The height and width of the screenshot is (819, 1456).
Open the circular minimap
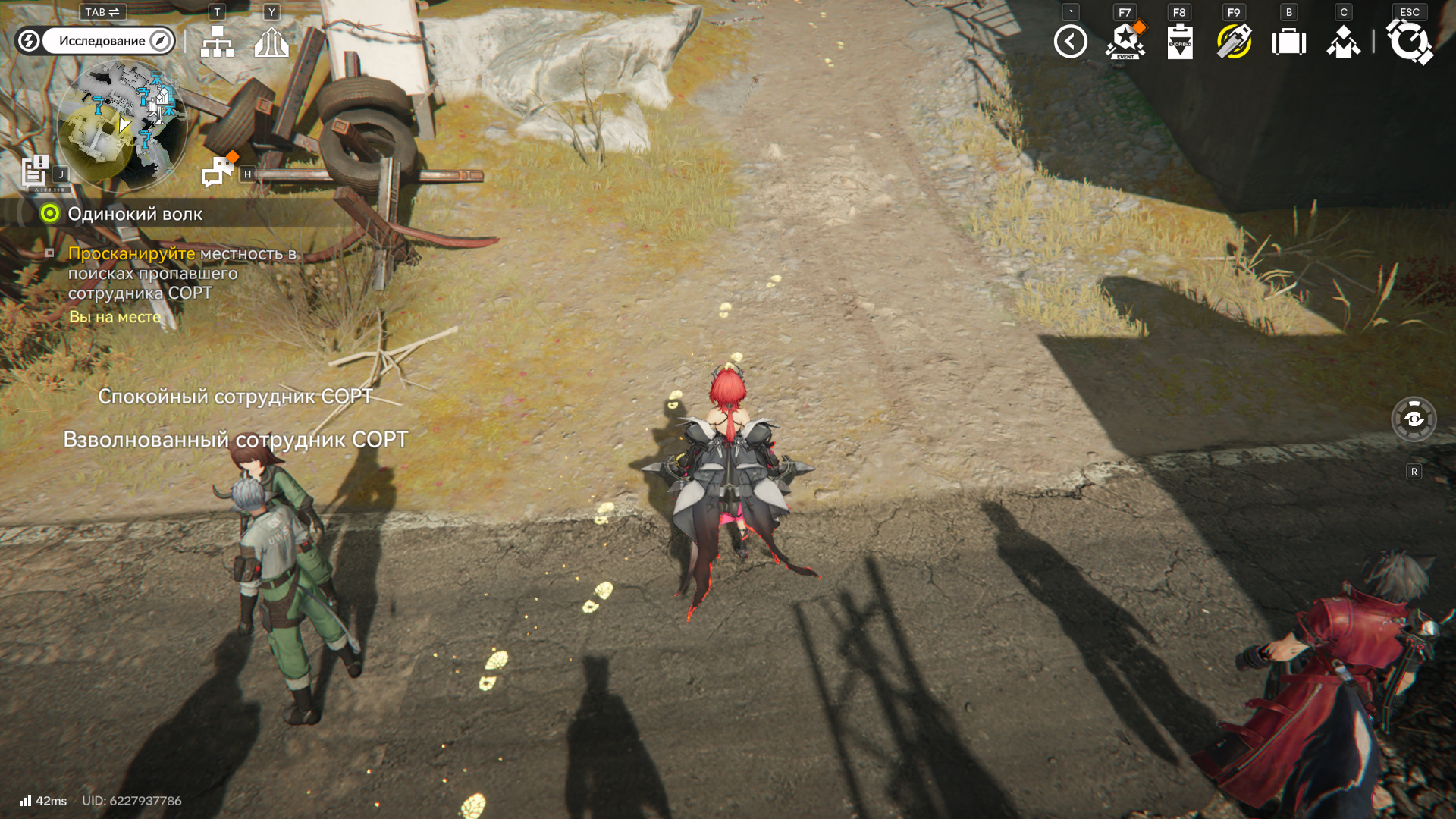121,125
